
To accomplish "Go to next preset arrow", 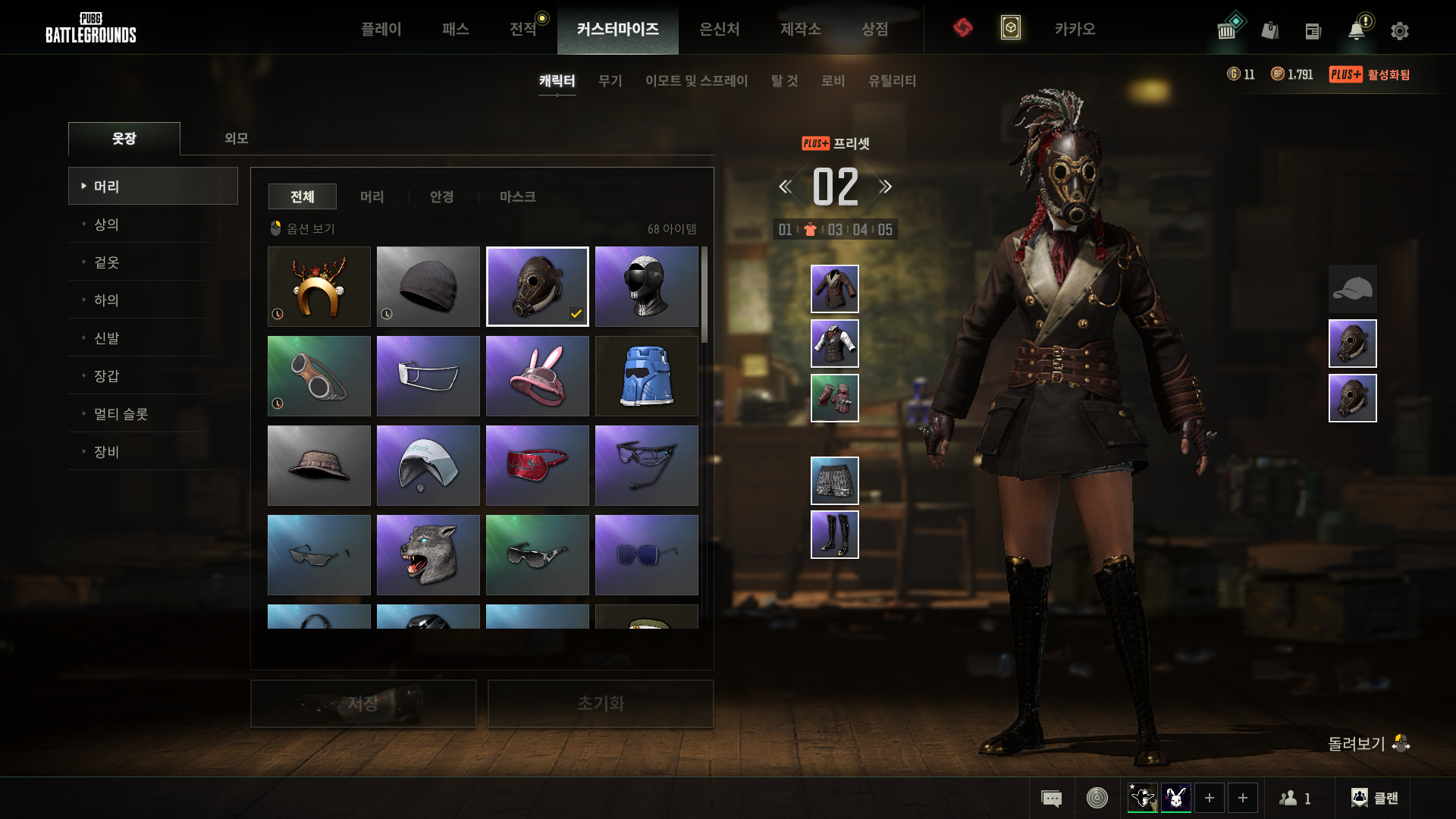I will pyautogui.click(x=886, y=187).
